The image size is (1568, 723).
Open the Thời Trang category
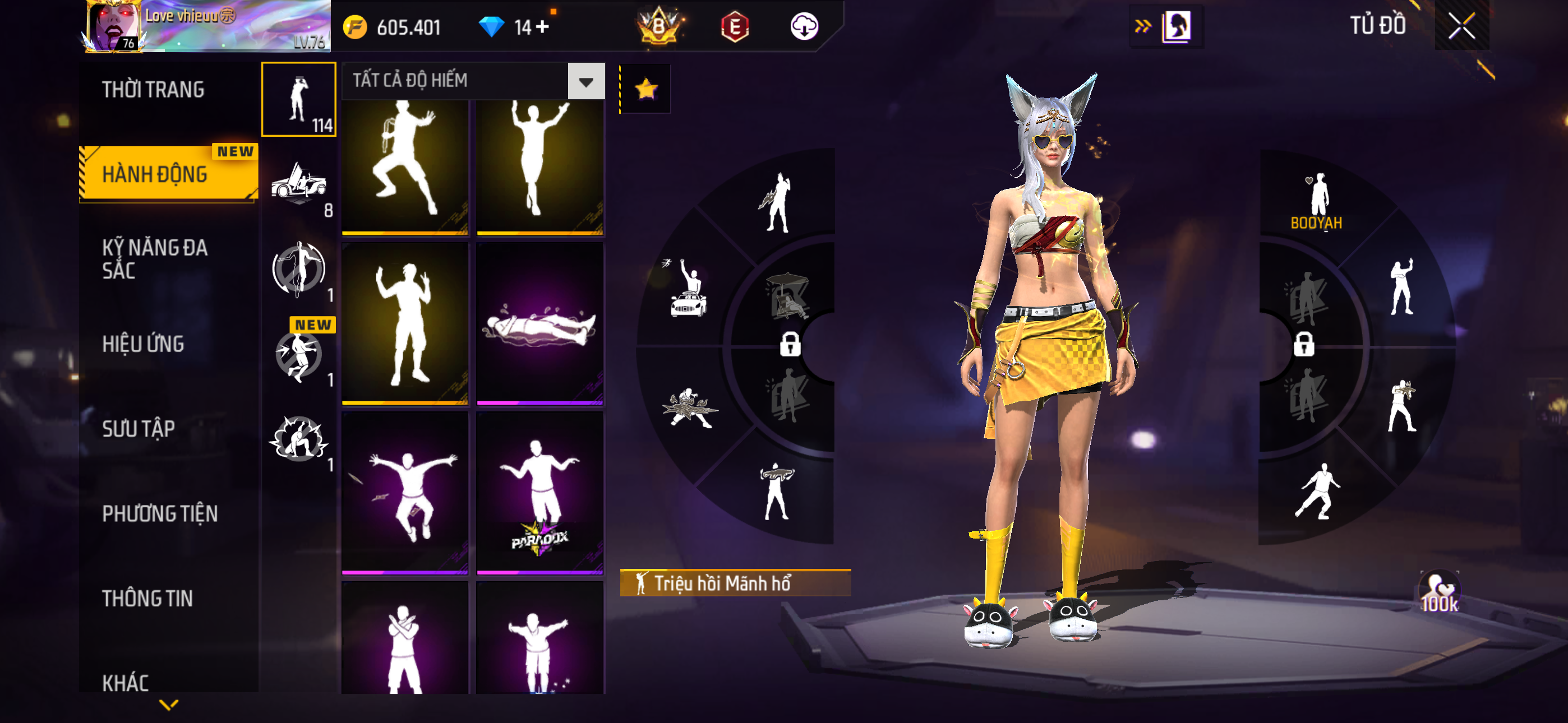[154, 90]
